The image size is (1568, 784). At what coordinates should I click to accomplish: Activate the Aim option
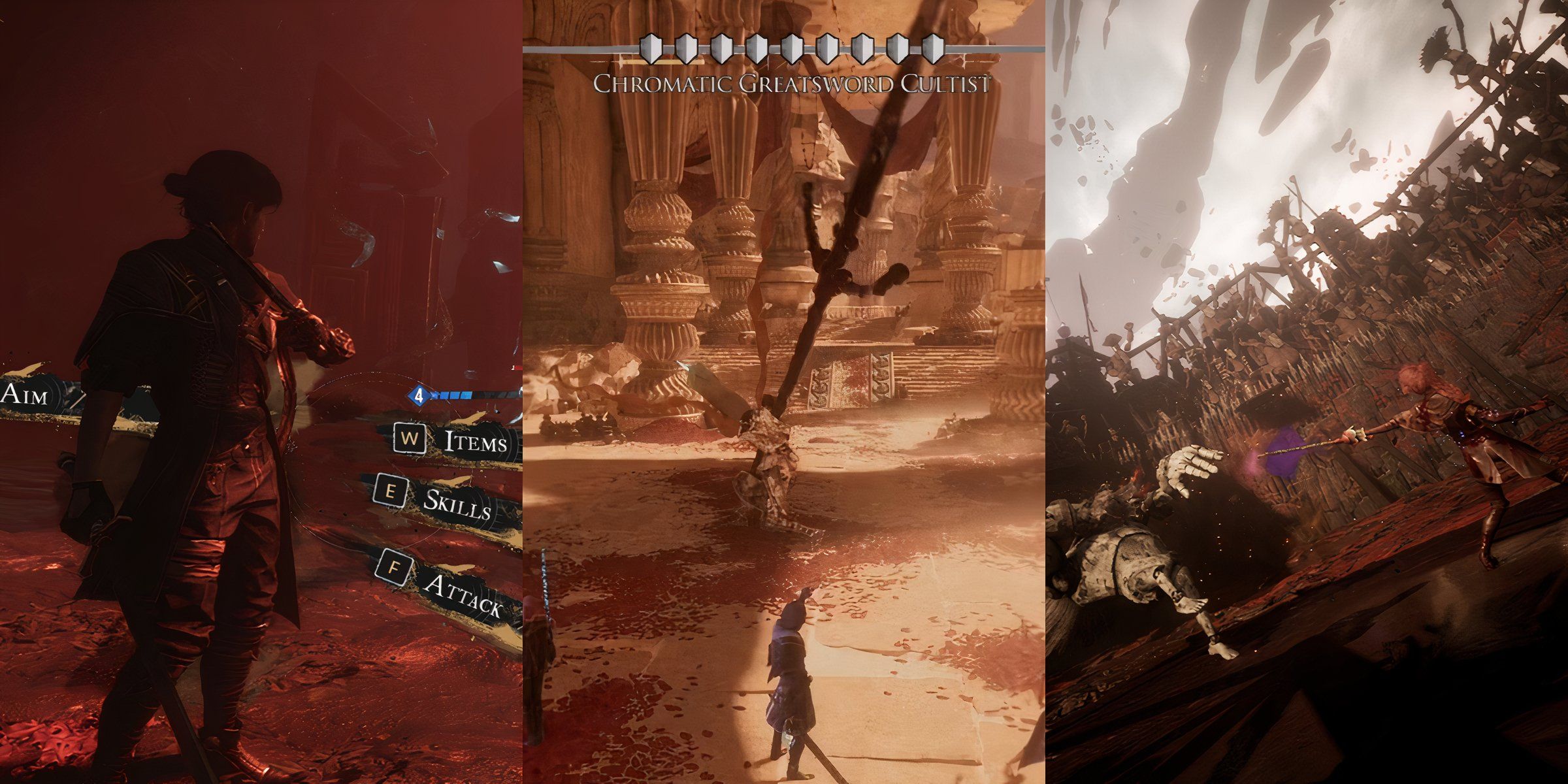(x=25, y=393)
